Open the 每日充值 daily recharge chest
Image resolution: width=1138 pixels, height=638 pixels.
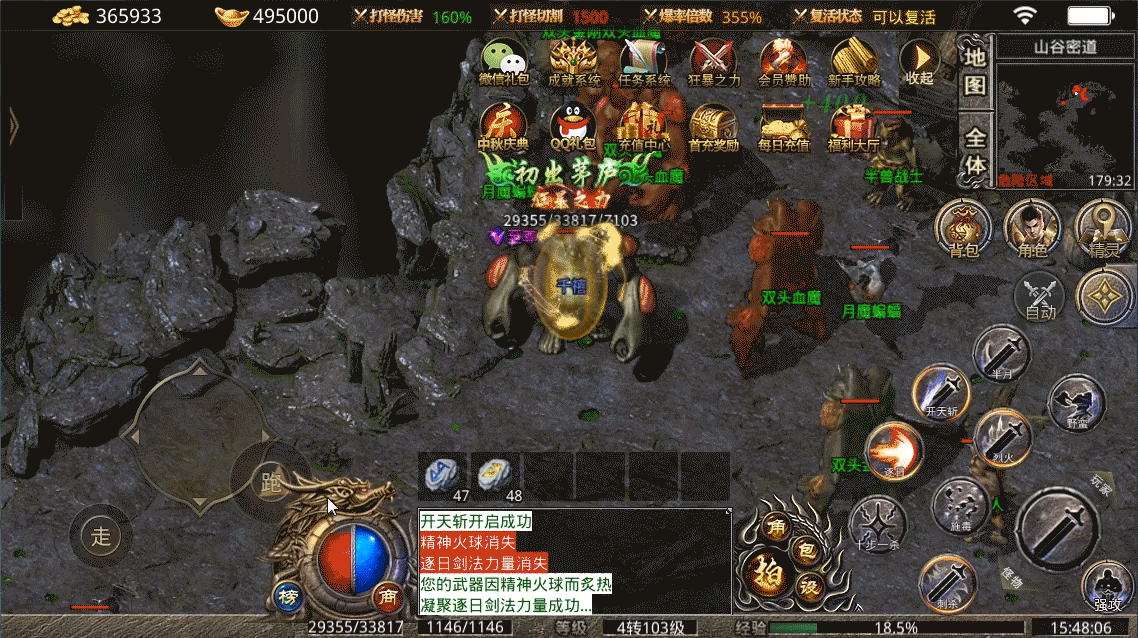pyautogui.click(x=784, y=125)
